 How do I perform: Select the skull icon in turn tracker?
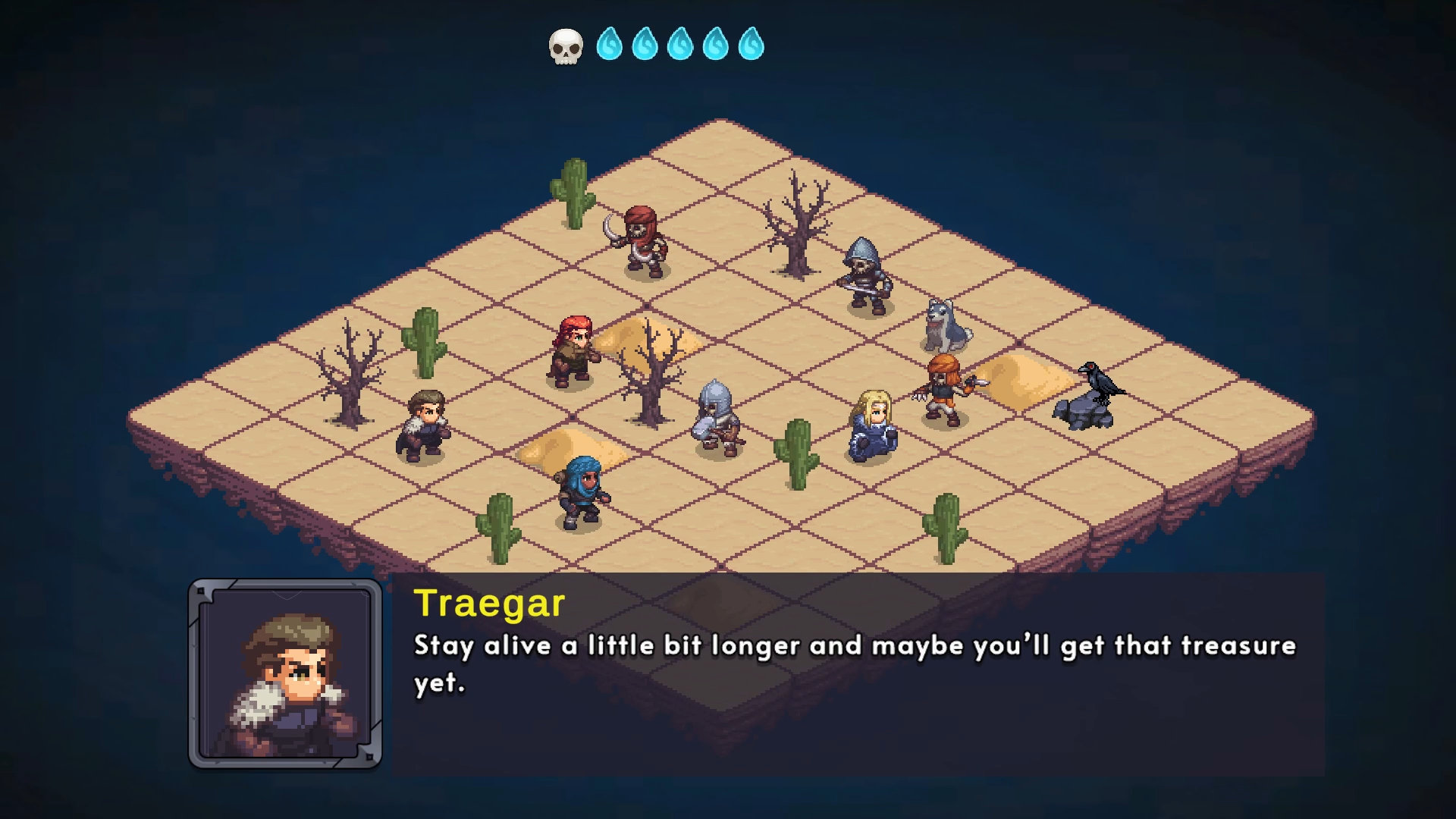[x=566, y=46]
